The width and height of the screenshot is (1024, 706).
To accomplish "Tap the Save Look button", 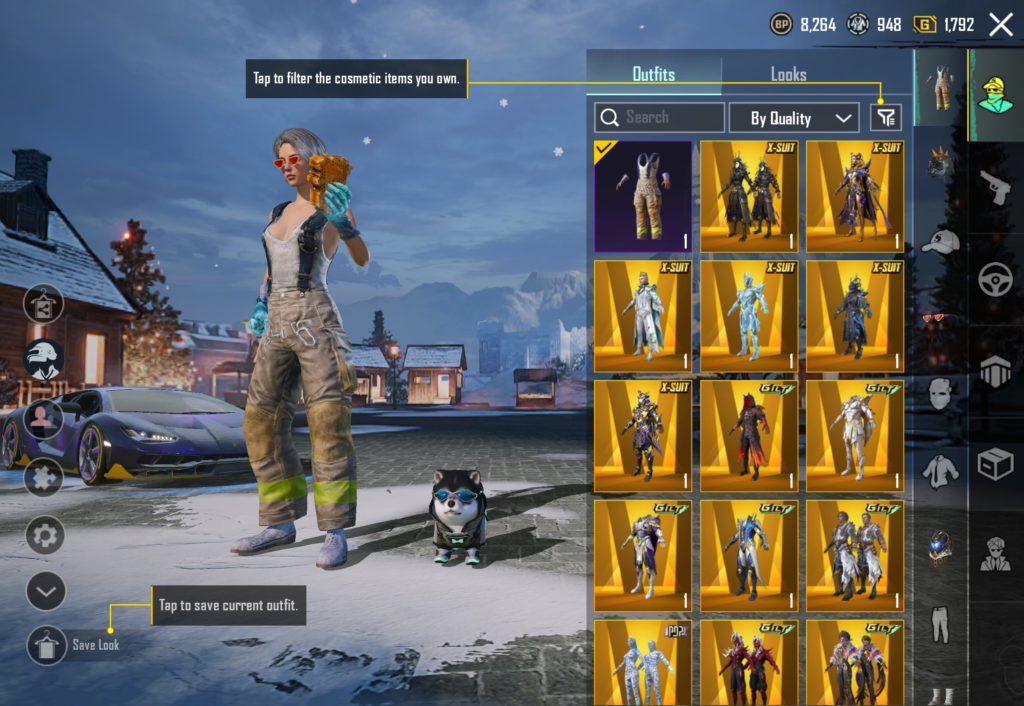I will click(47, 644).
